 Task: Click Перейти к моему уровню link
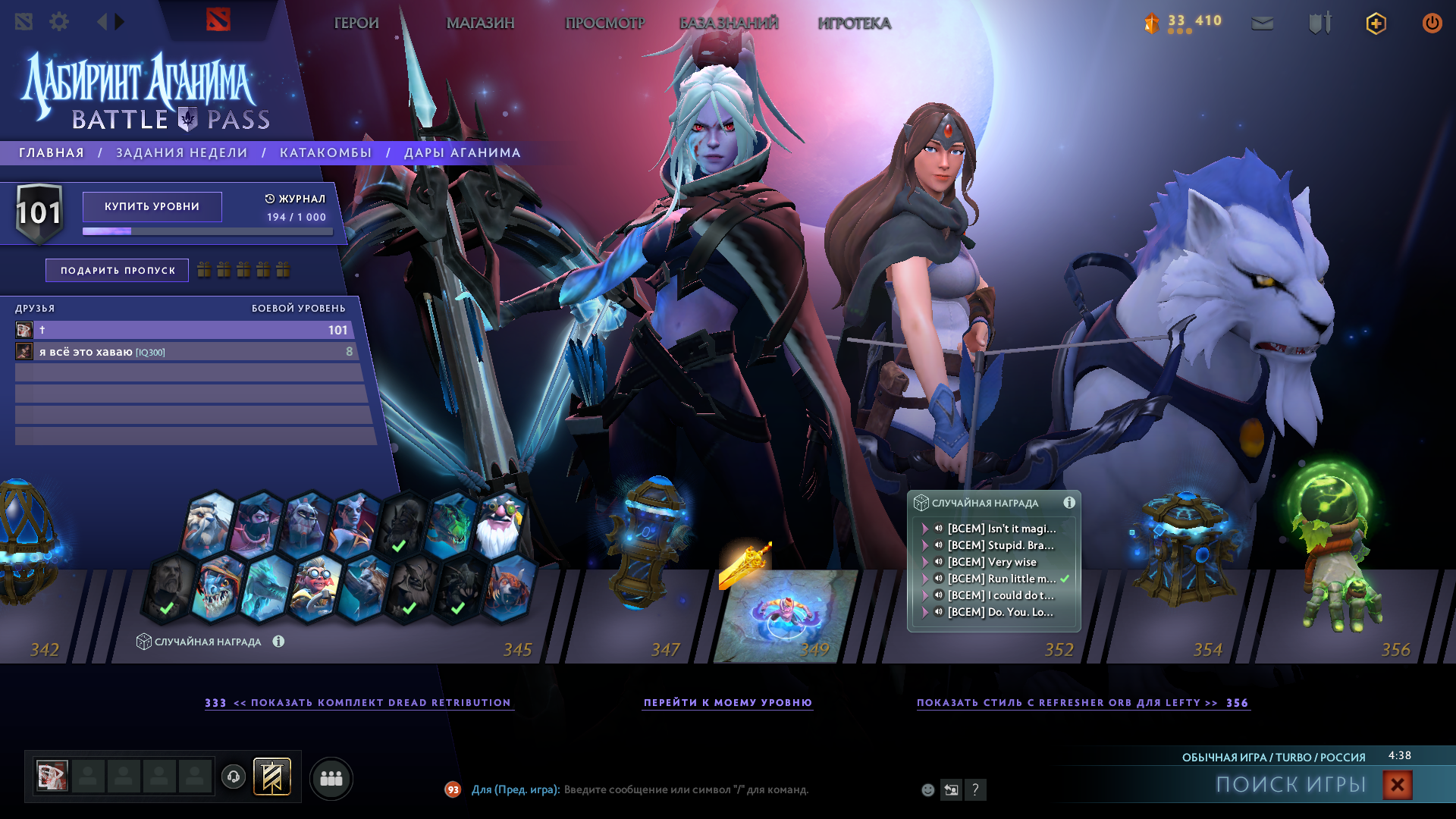(x=728, y=703)
